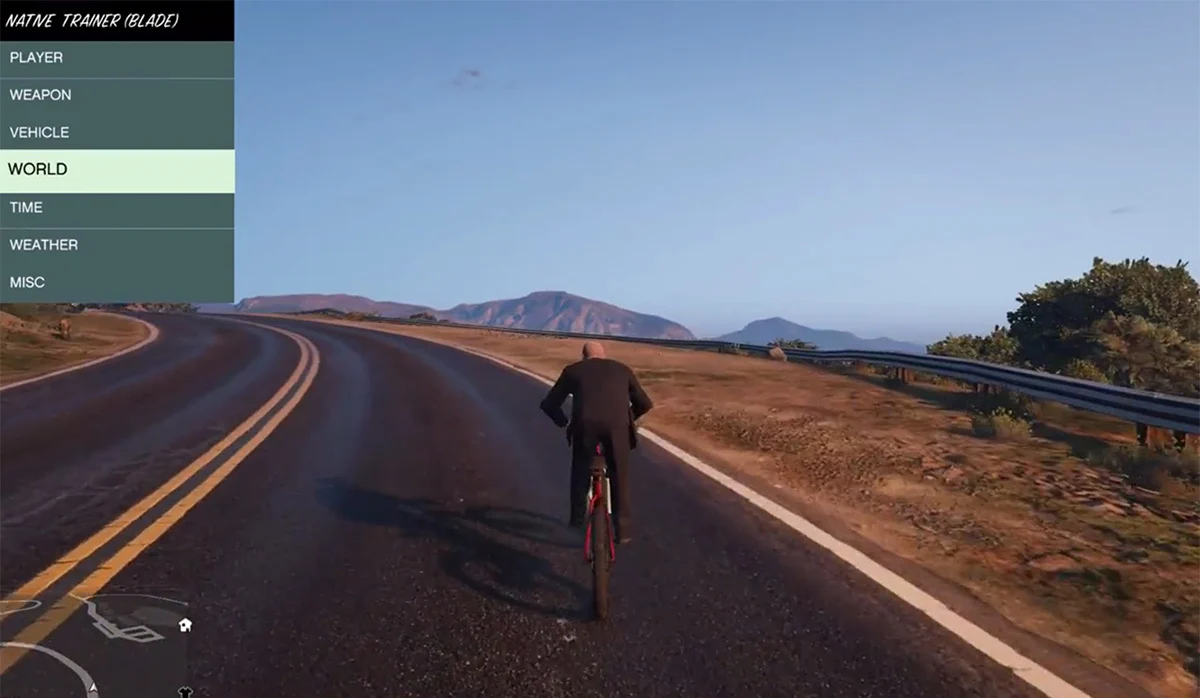The height and width of the screenshot is (698, 1200).
Task: Open the PLAYER trainer menu
Action: point(116,58)
